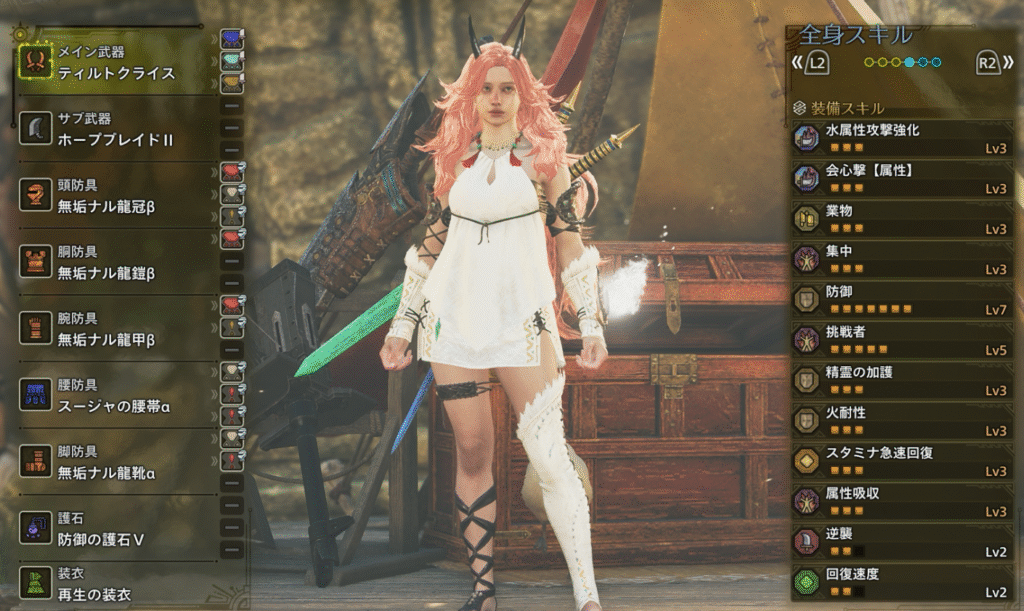This screenshot has width=1024, height=611.
Task: Select the sub weapon ホープブレイドII slot
Action: [x=116, y=130]
